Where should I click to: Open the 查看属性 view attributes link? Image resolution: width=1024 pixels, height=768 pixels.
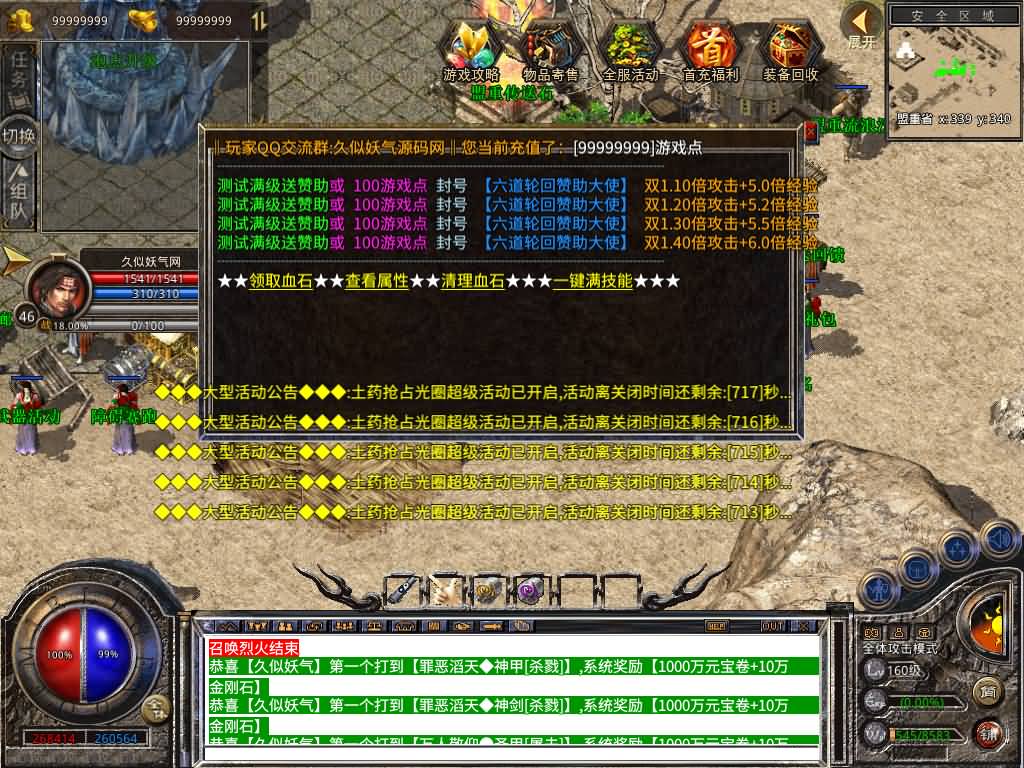click(x=376, y=281)
